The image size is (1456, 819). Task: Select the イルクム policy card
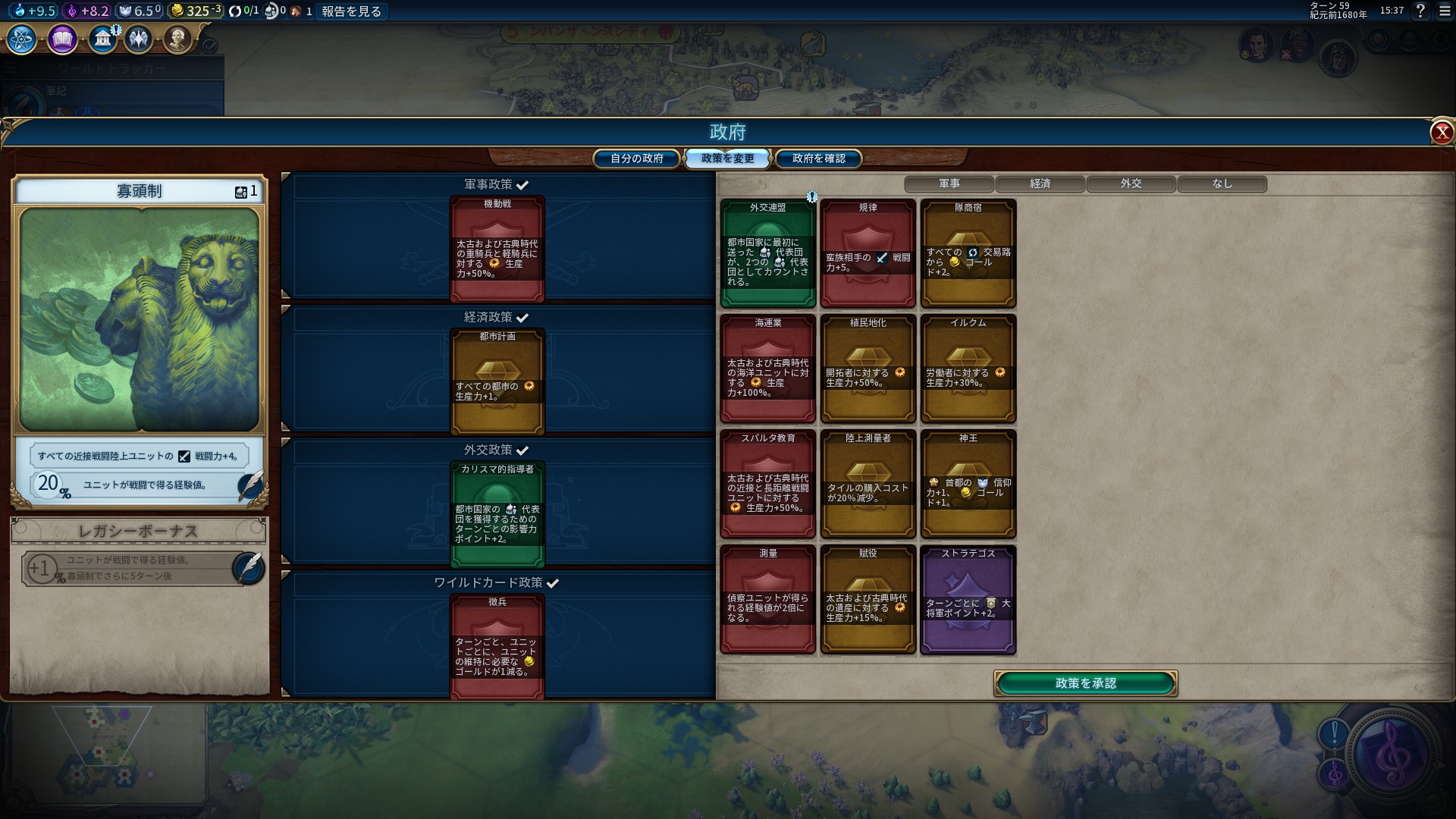(x=968, y=369)
